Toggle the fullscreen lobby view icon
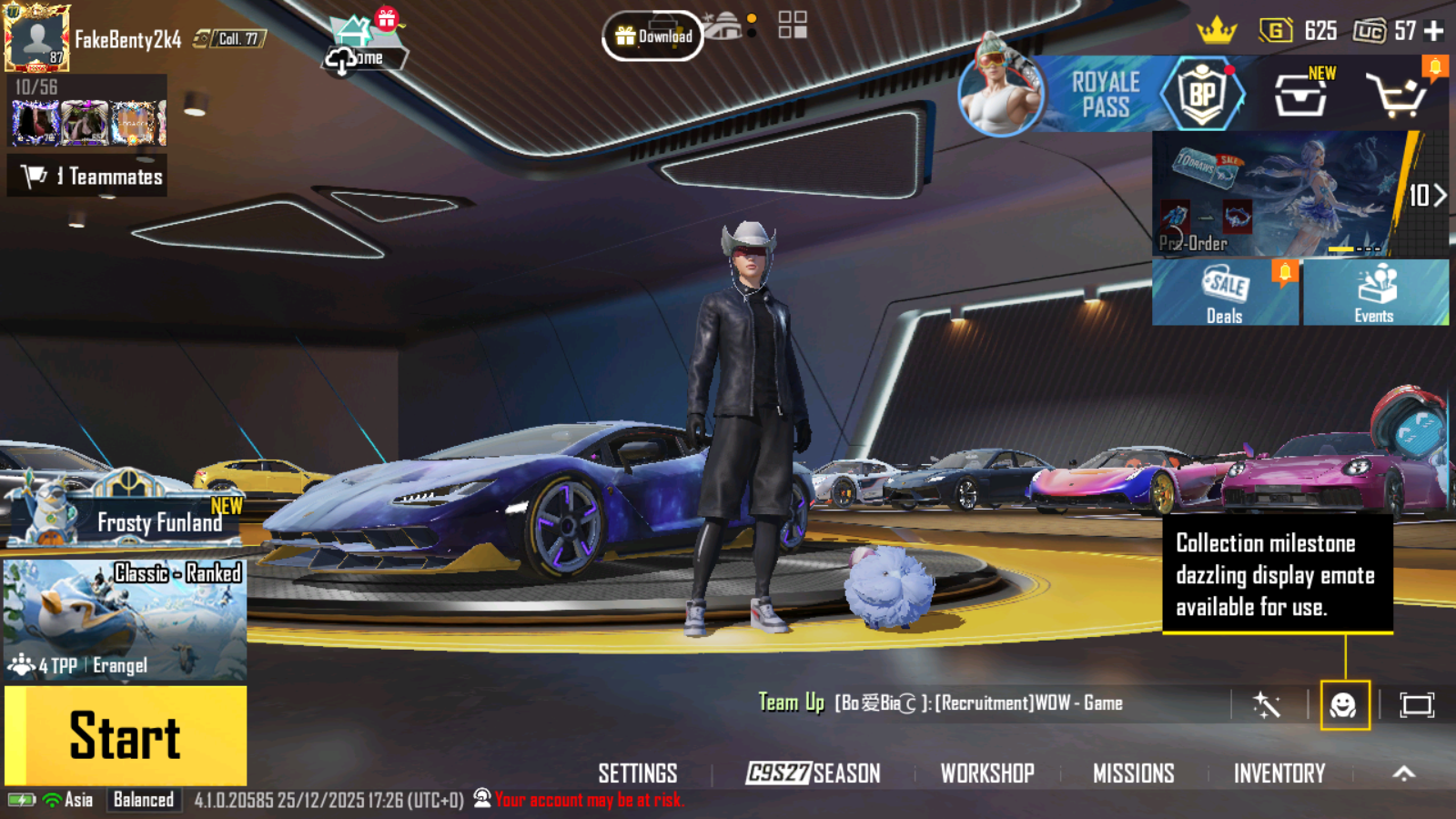Image resolution: width=1456 pixels, height=819 pixels. pyautogui.click(x=1417, y=705)
